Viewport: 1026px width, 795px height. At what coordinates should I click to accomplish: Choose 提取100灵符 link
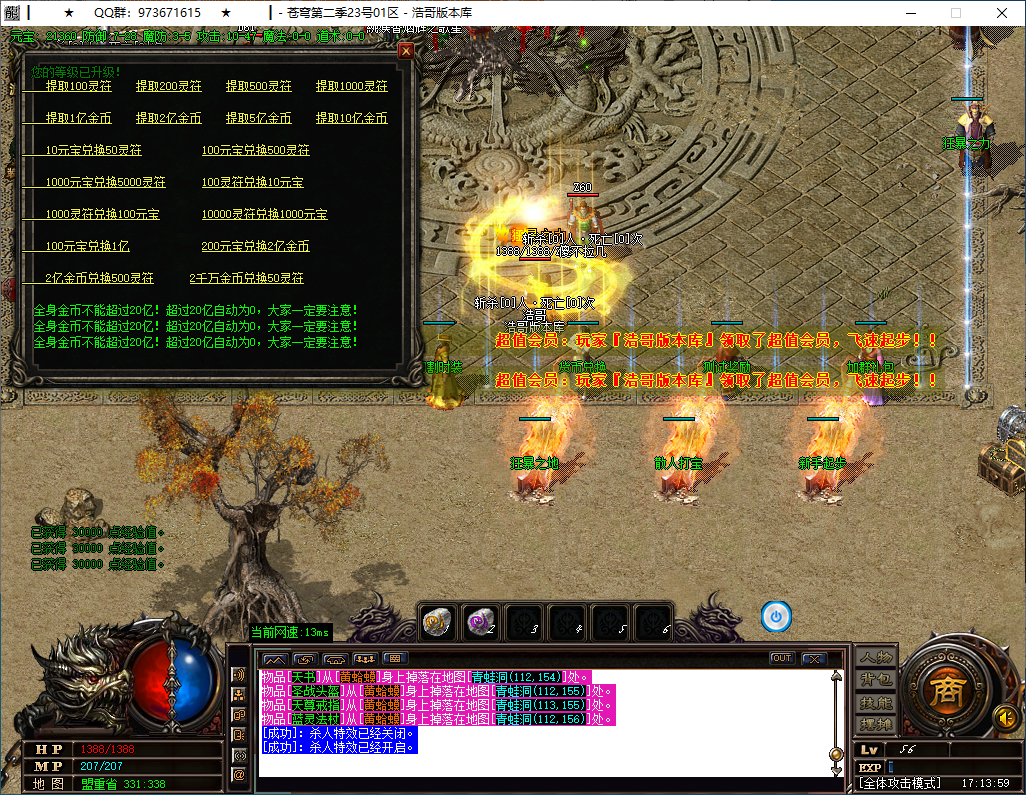(79, 86)
